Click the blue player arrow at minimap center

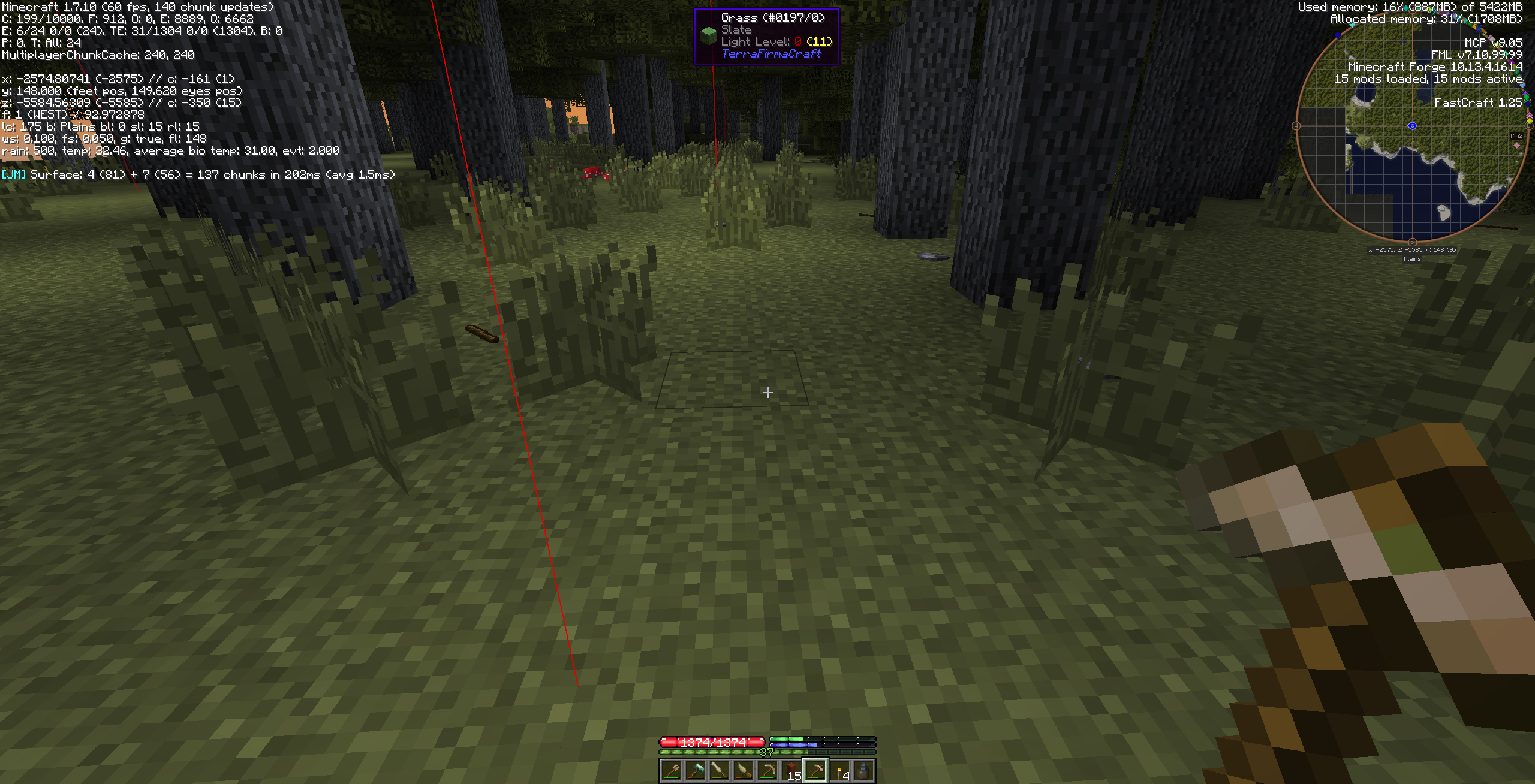click(x=1412, y=126)
